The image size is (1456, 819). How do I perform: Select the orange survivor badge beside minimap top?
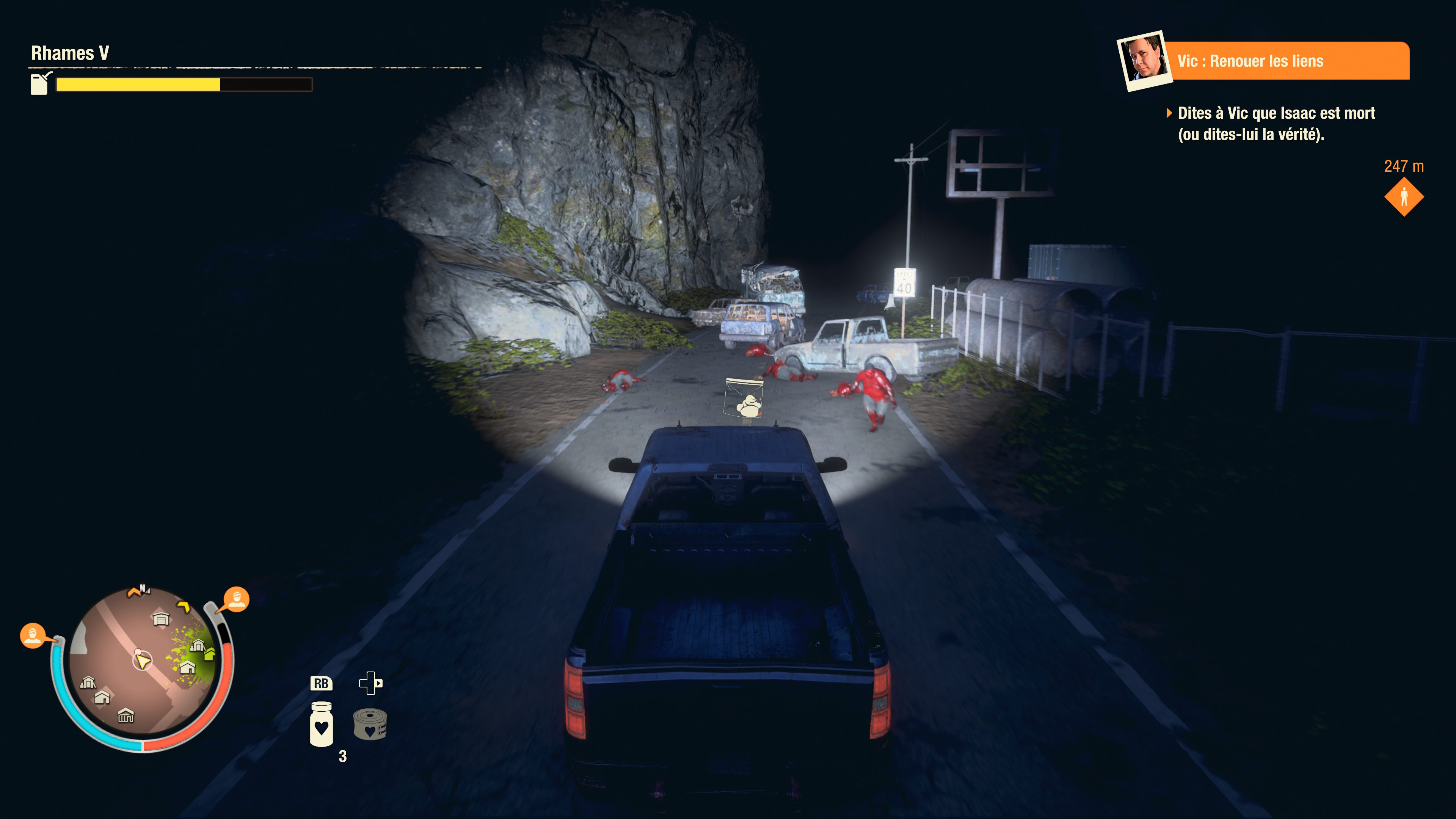(x=236, y=599)
